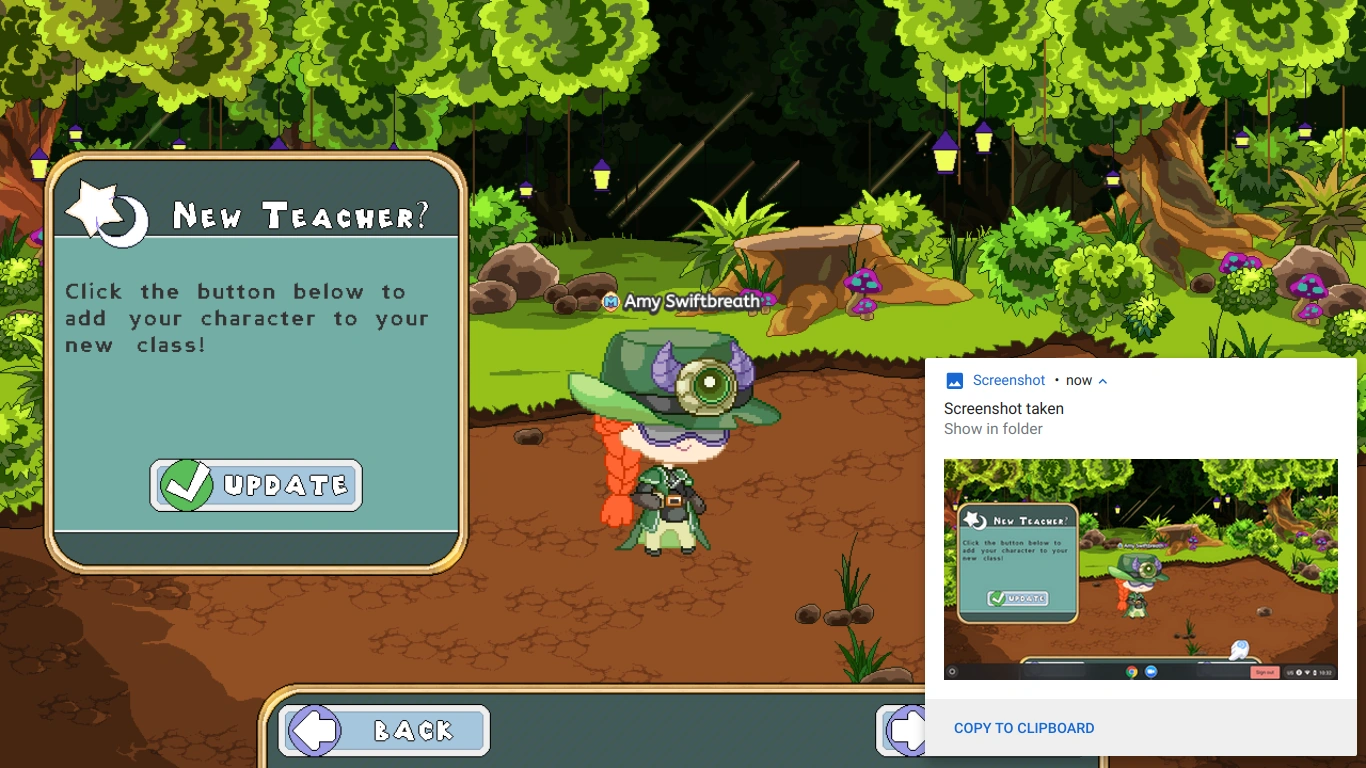This screenshot has height=768, width=1366.
Task: Click the left arrow icon inside the Back button
Action: point(315,730)
